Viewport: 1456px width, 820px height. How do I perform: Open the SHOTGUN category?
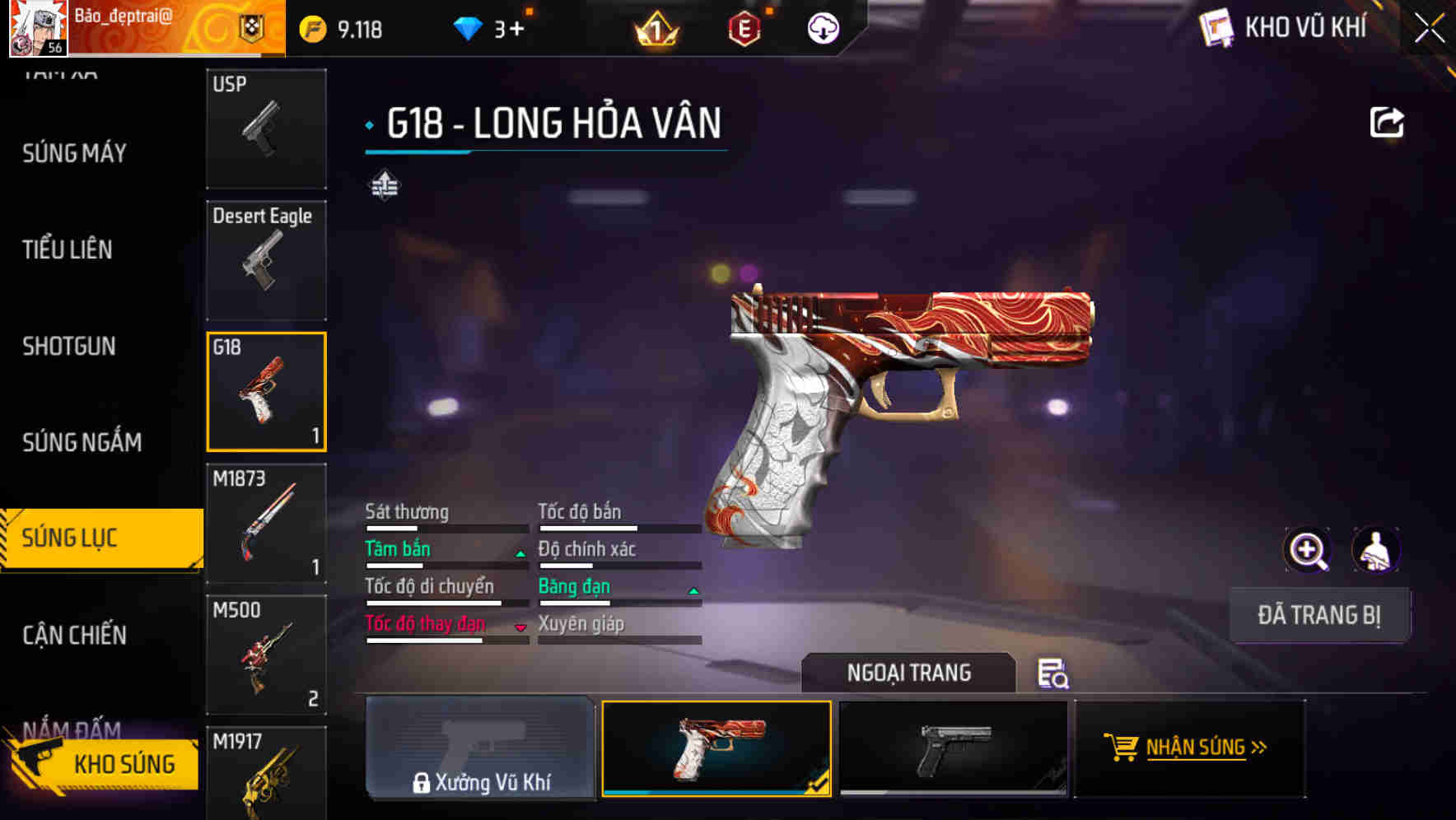pyautogui.click(x=69, y=346)
